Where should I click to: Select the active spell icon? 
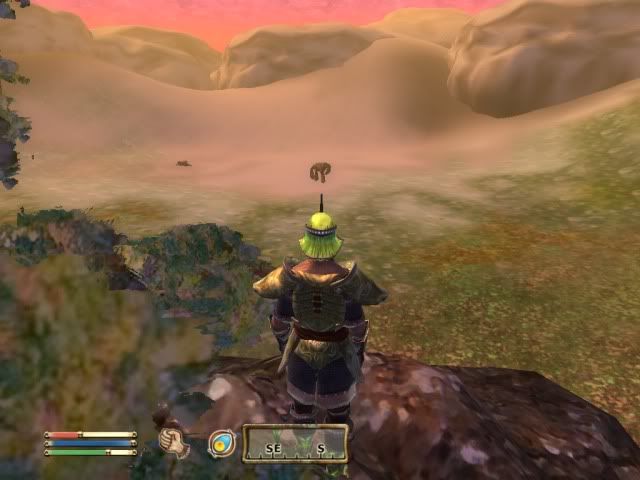pyautogui.click(x=221, y=442)
